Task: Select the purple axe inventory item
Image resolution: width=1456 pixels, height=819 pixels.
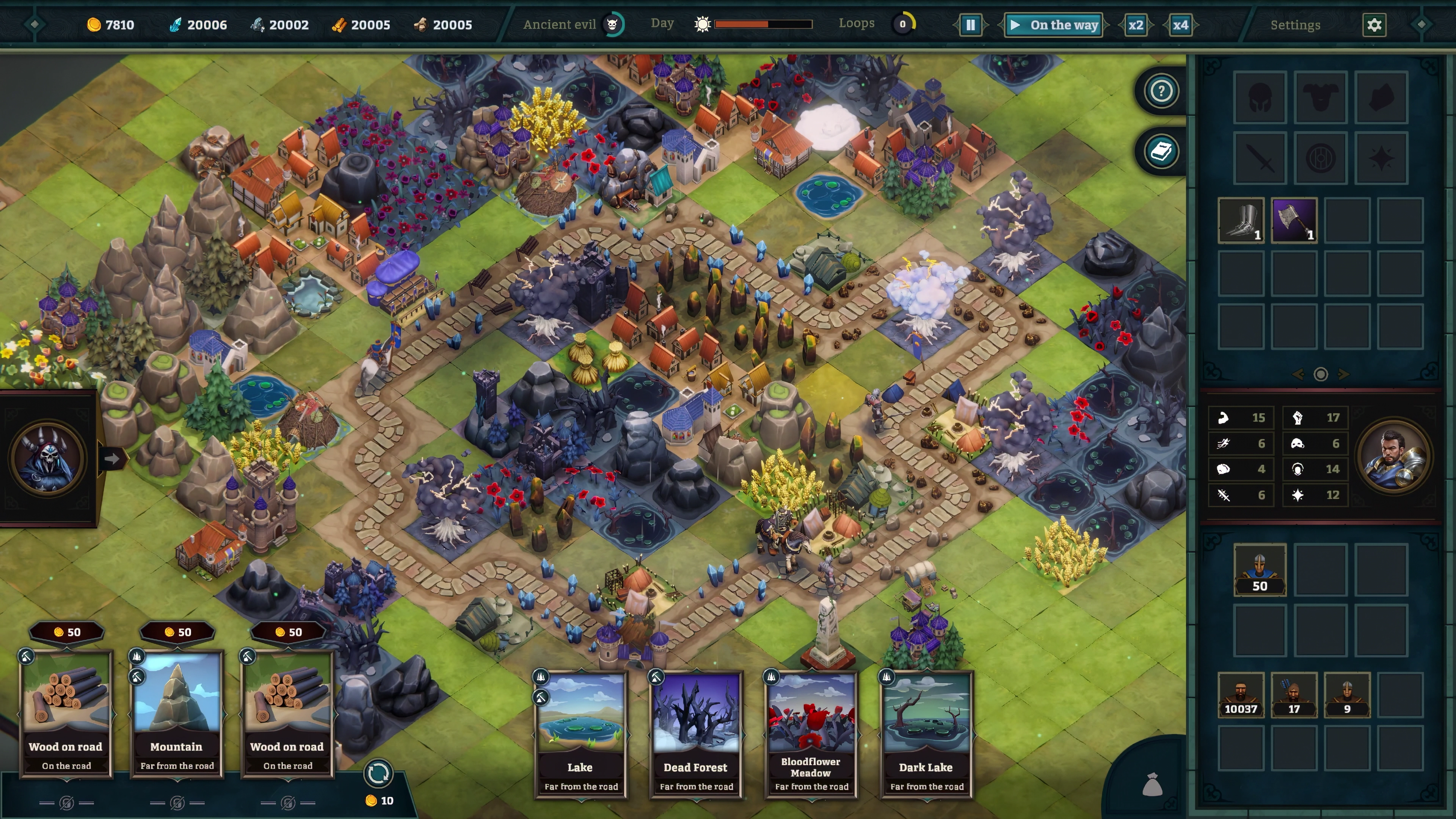Action: click(x=1294, y=220)
